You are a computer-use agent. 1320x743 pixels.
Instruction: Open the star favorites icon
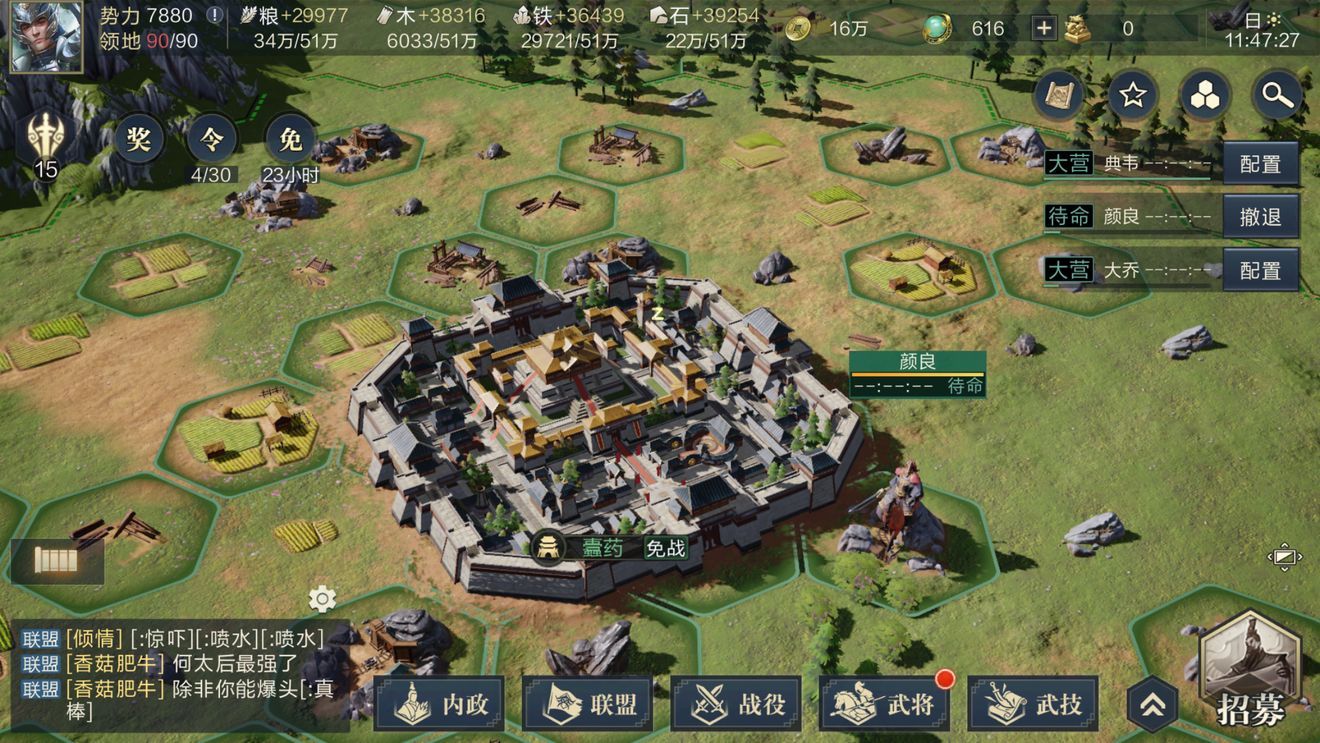tap(1132, 95)
